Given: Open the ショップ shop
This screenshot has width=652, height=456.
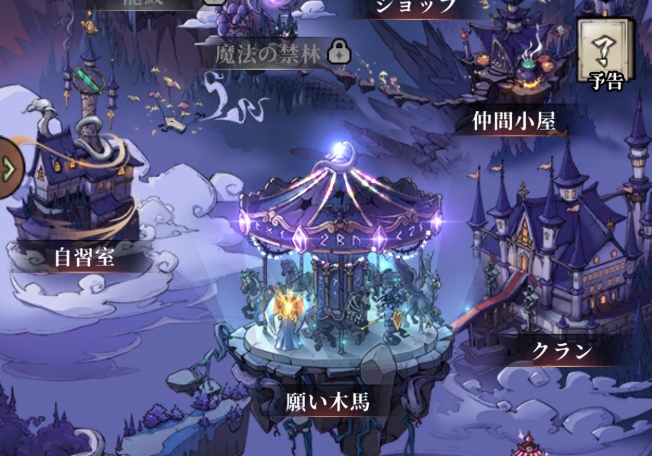Looking at the screenshot, I should point(415,6).
